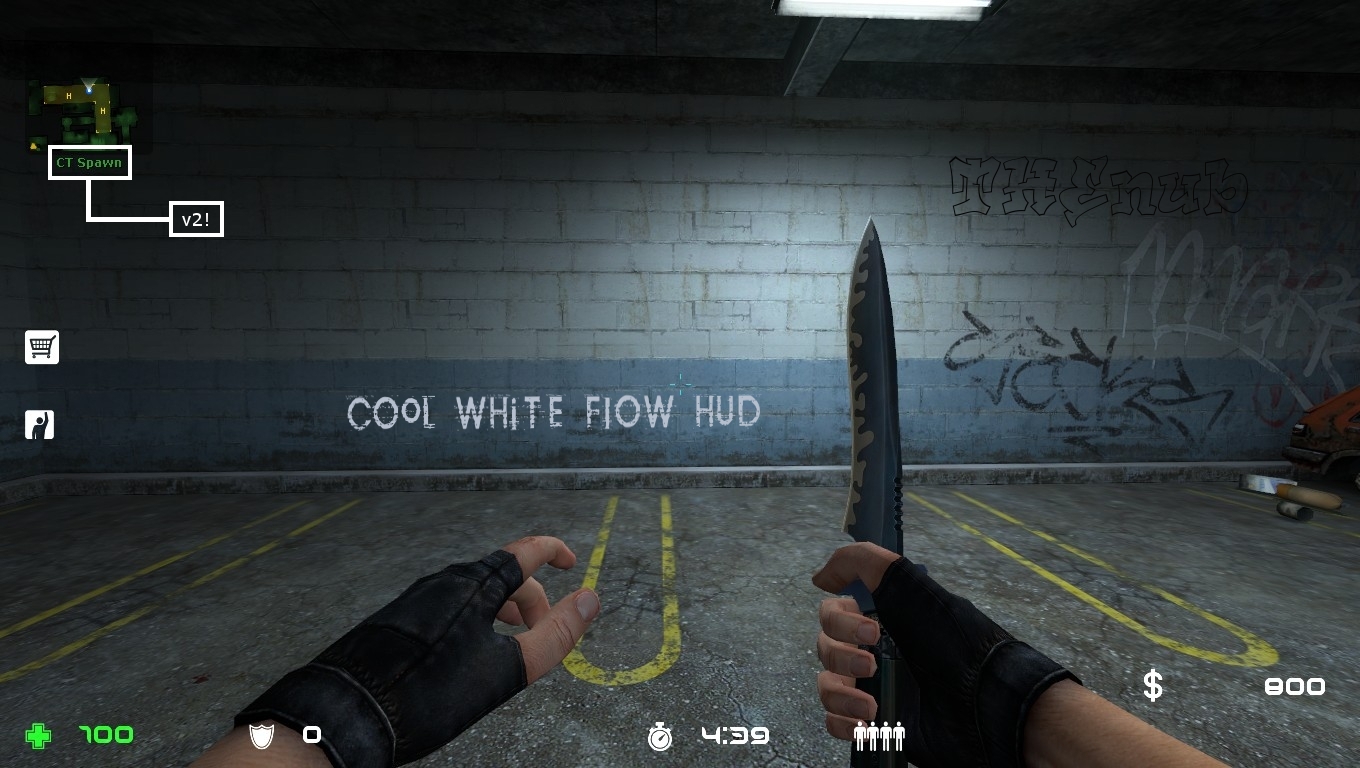This screenshot has width=1360, height=768.
Task: Click the CT Spawn location label
Action: pos(89,162)
